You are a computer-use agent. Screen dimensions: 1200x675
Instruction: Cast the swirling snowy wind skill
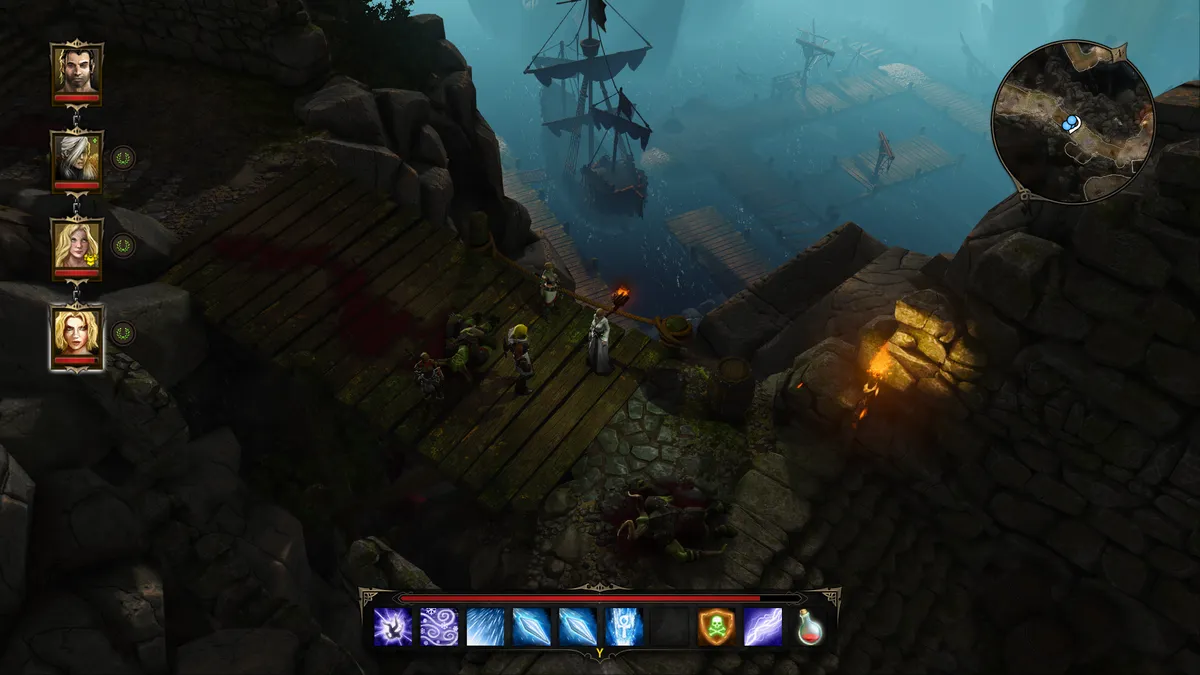click(x=439, y=627)
